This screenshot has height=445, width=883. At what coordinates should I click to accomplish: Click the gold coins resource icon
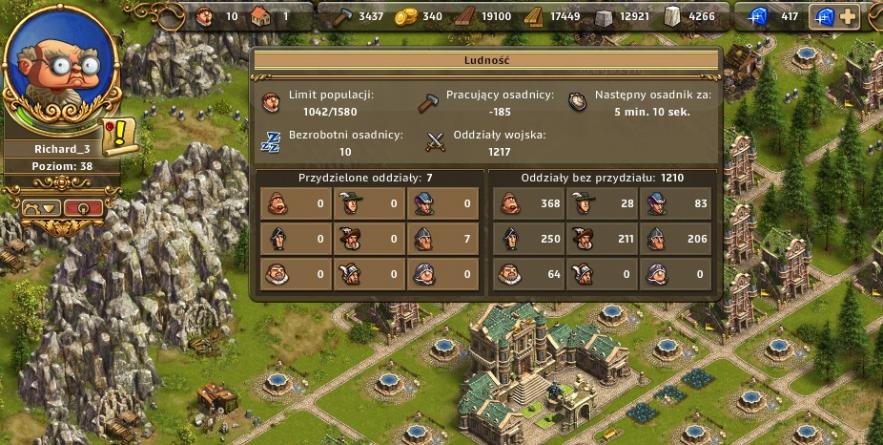point(406,17)
